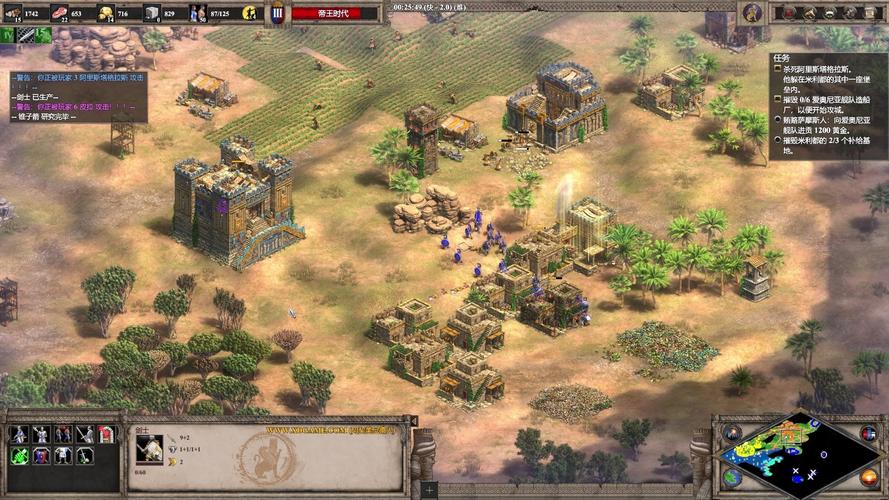
Task: Open the civilization emblem button at top right
Action: 752,13
